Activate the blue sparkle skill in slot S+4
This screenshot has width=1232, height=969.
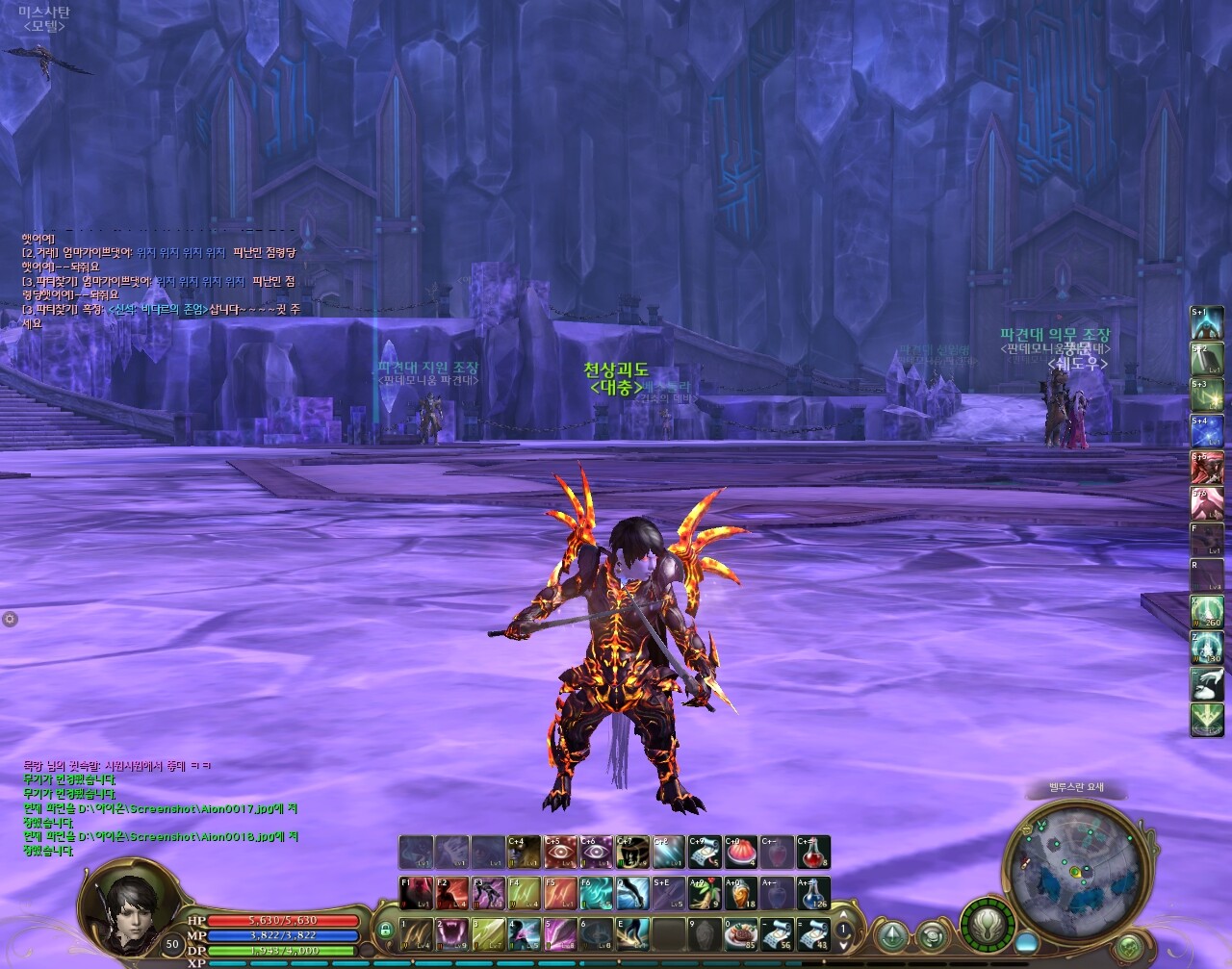1207,430
